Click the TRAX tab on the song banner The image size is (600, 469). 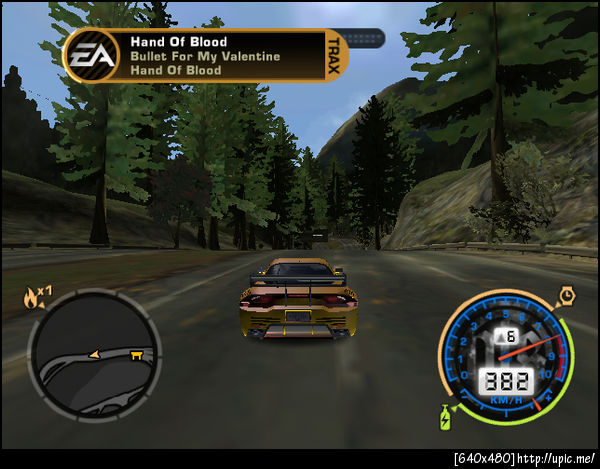[x=335, y=55]
